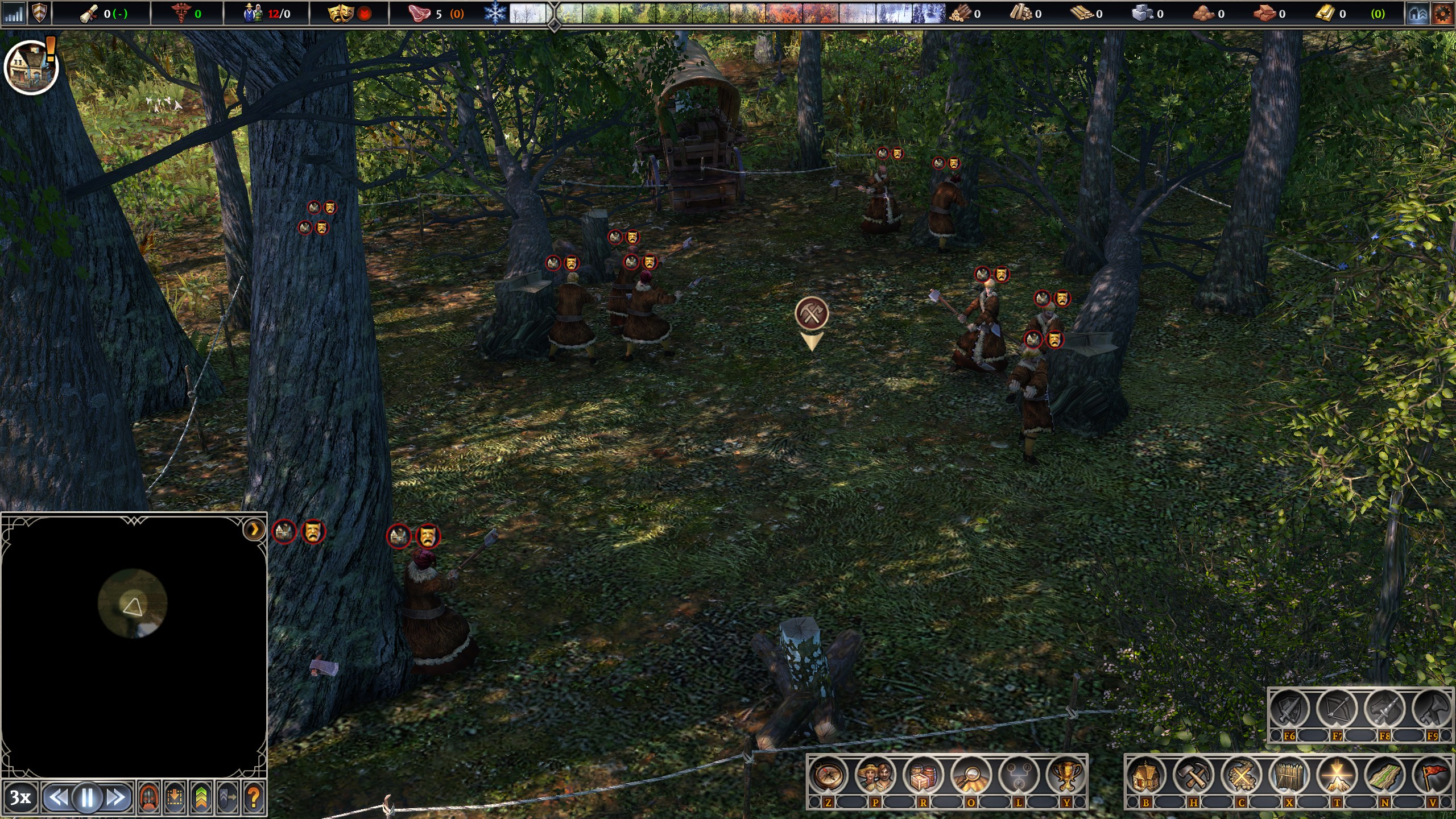Click the wooden palisade fortification icon
The width and height of the screenshot is (1456, 819).
click(x=1289, y=776)
